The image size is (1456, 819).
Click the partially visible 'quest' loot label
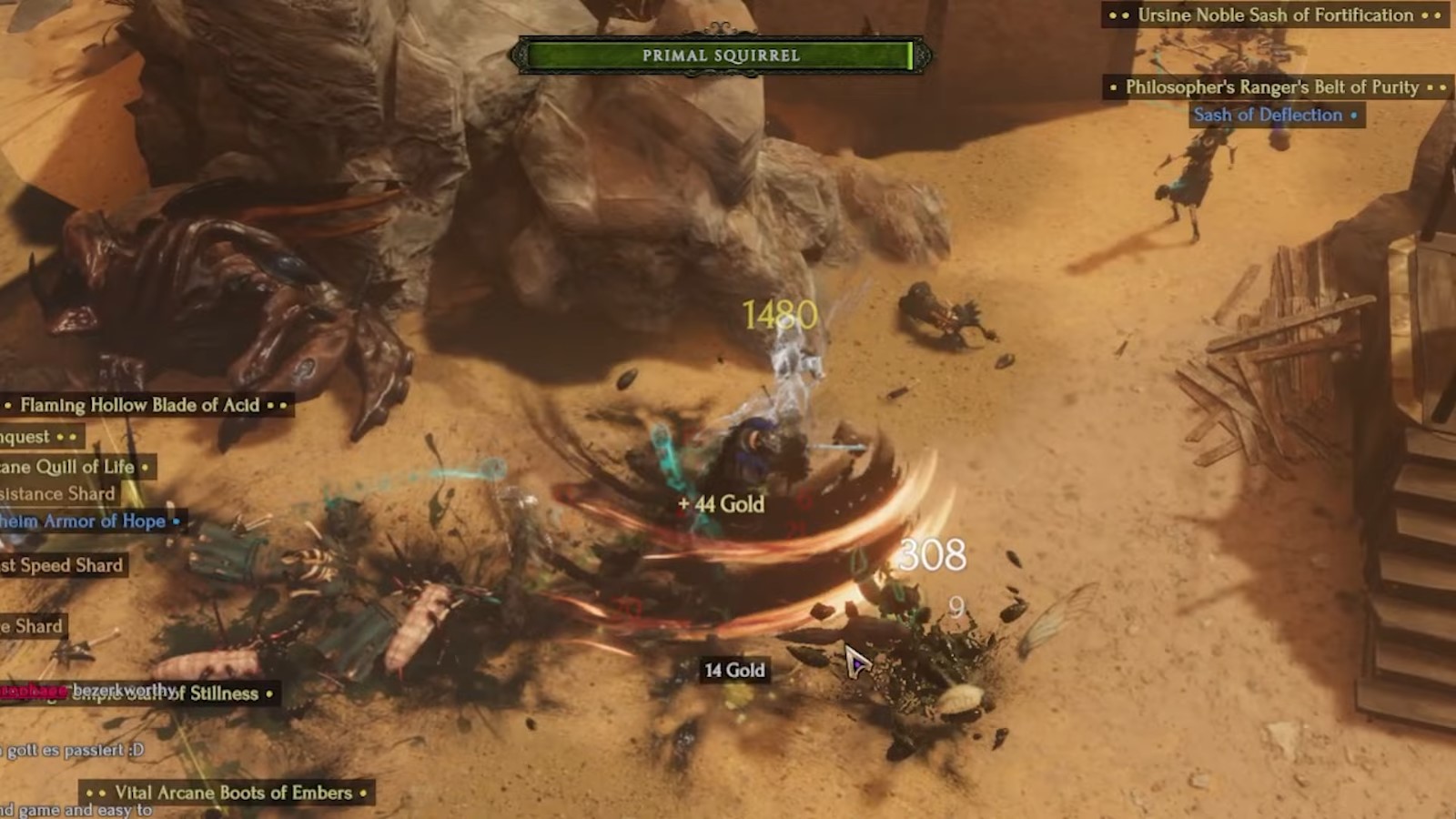27,437
